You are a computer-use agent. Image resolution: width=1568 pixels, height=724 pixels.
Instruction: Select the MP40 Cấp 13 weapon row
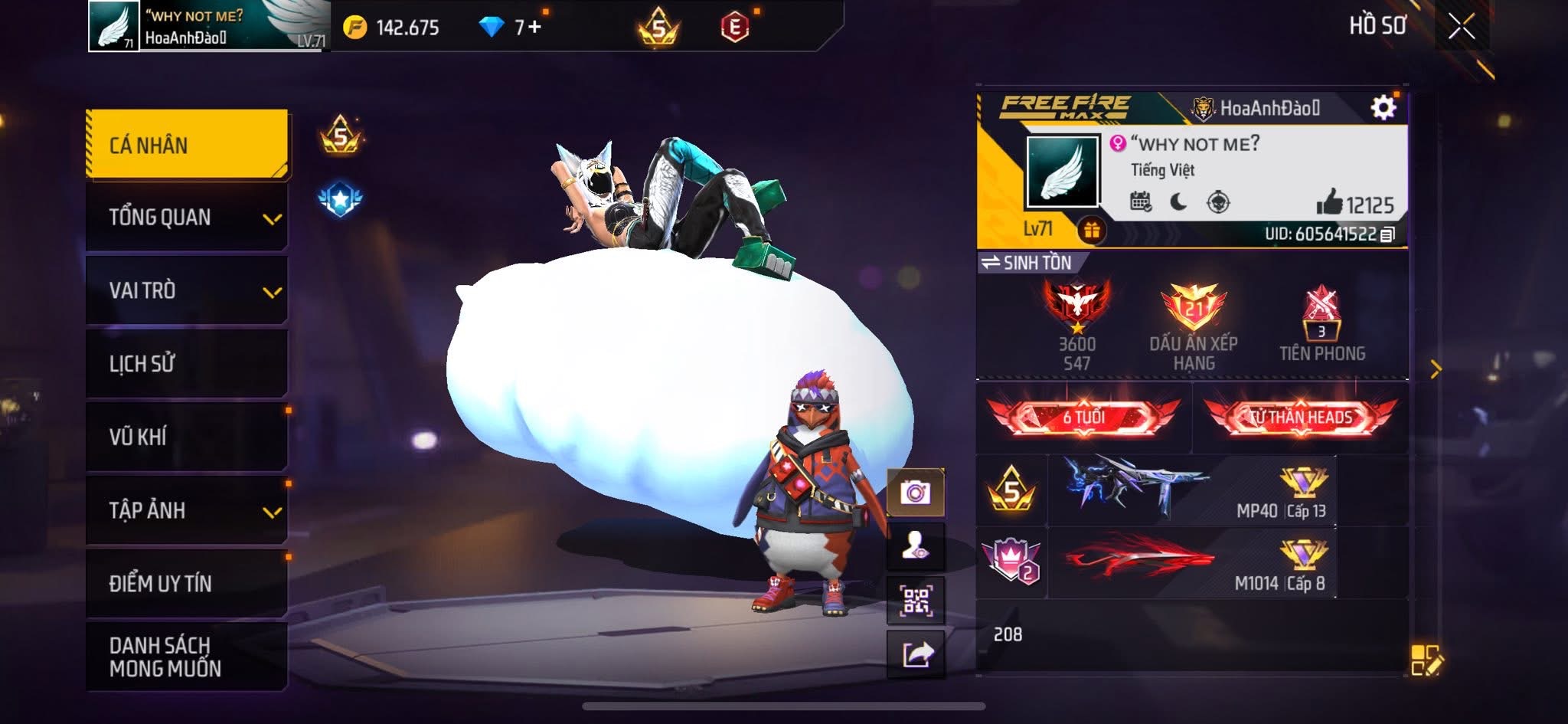point(1191,490)
